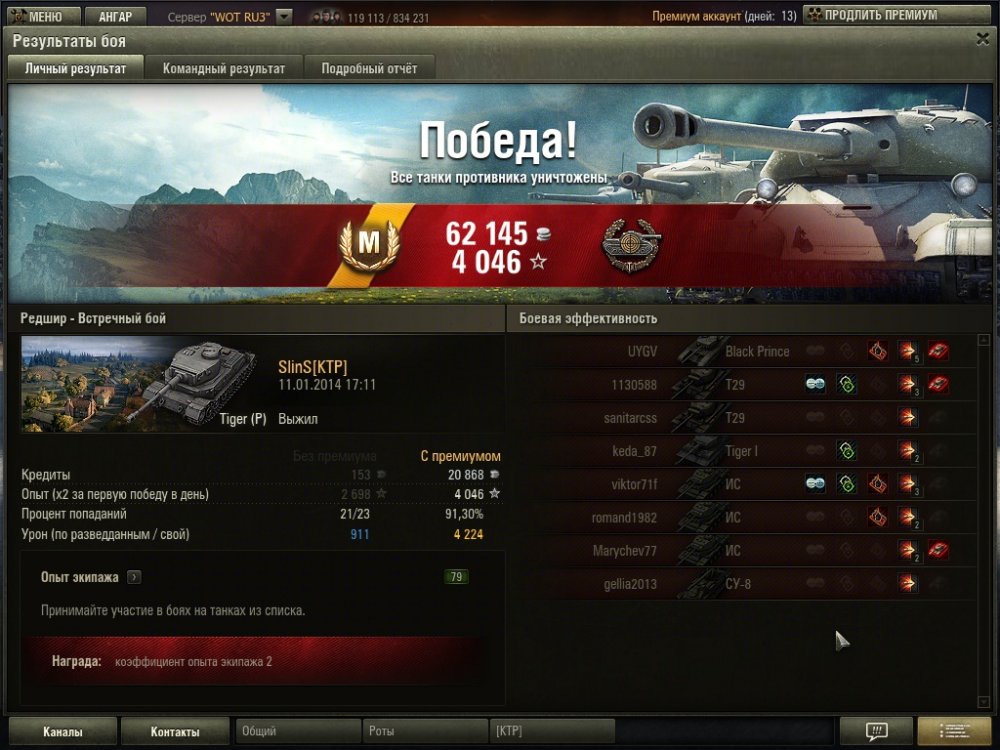
Task: Expand the Опыт экипажа arrow
Action: 134,577
